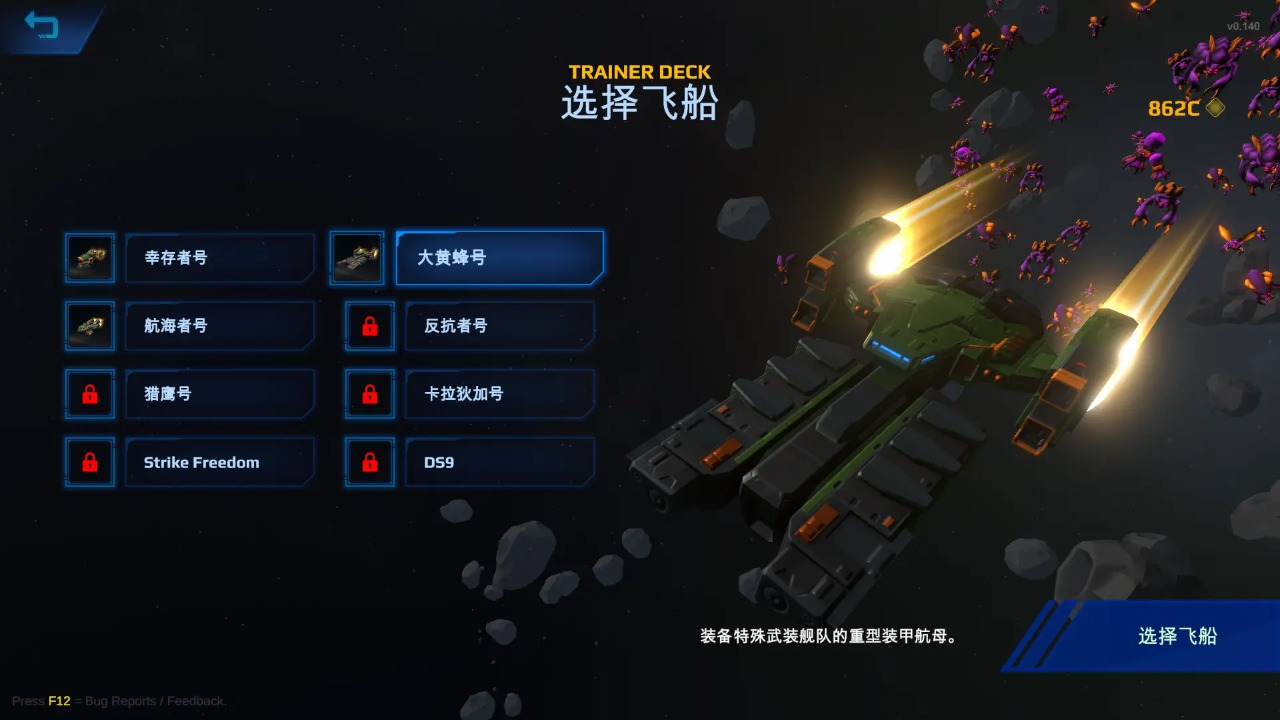Select the locked 猎鹰号 ship
This screenshot has width=1280, height=720.
point(219,394)
